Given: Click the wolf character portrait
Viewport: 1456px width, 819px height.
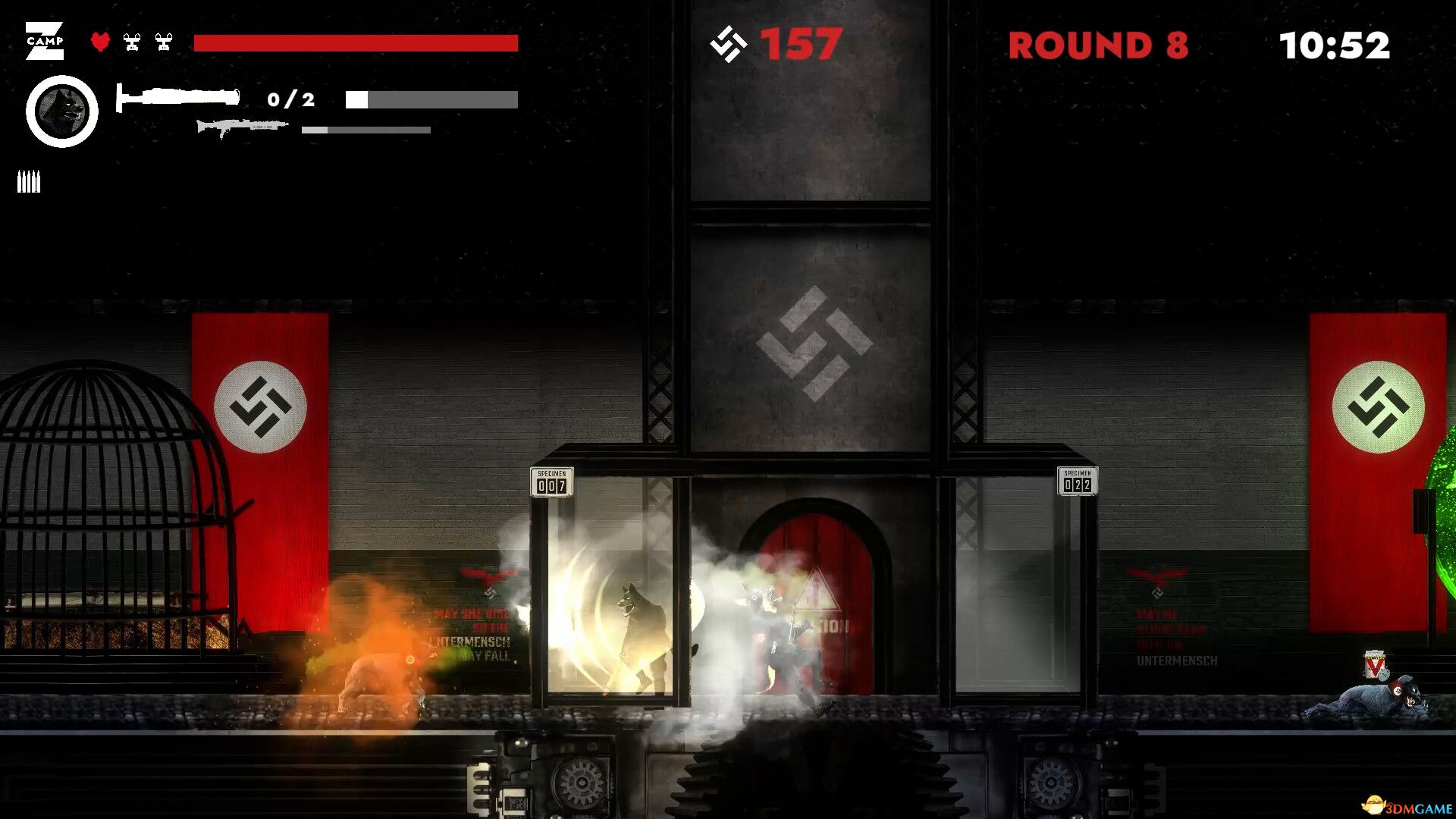Looking at the screenshot, I should 62,111.
